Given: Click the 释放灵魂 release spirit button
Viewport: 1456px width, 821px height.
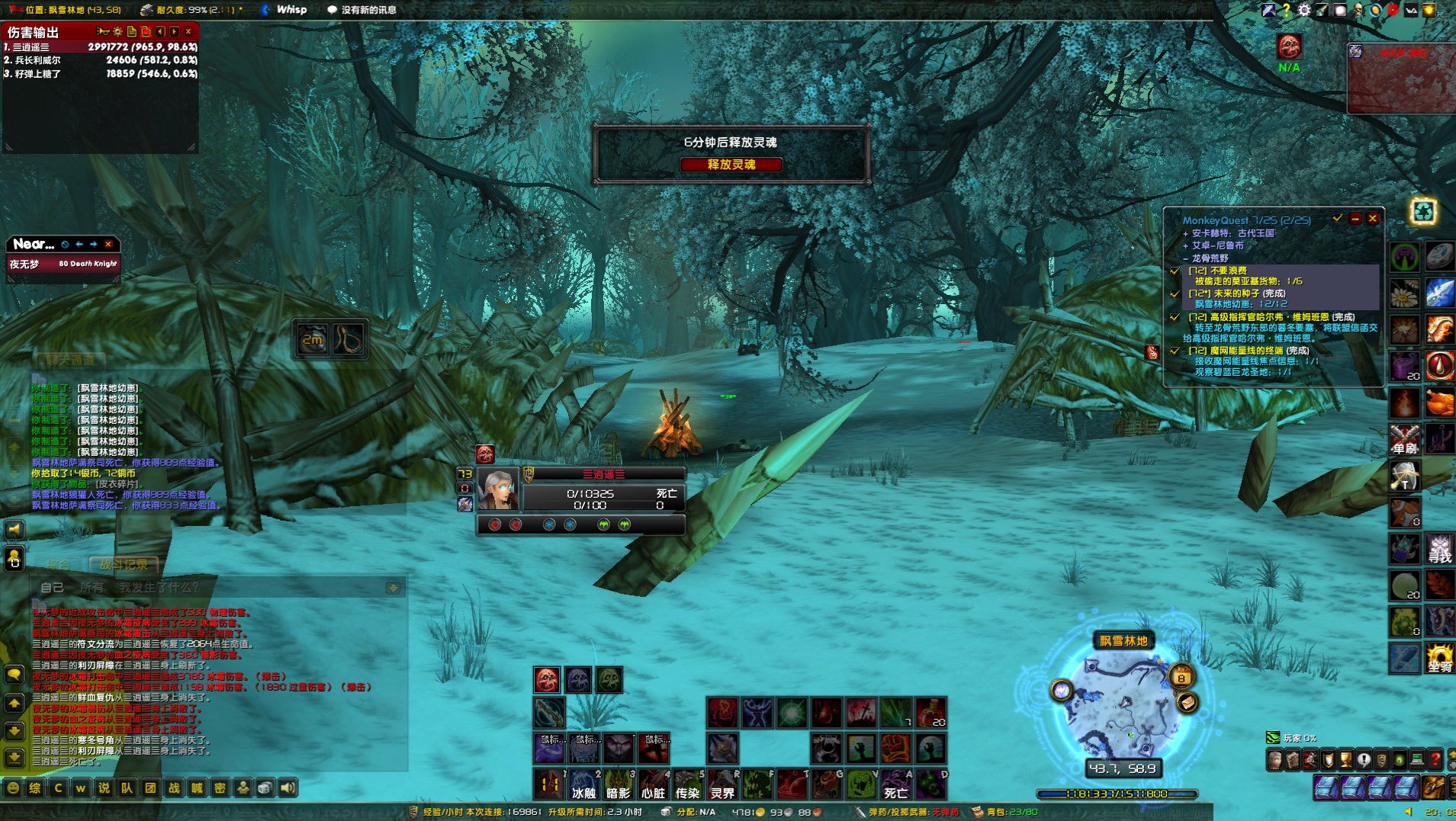Looking at the screenshot, I should point(731,165).
